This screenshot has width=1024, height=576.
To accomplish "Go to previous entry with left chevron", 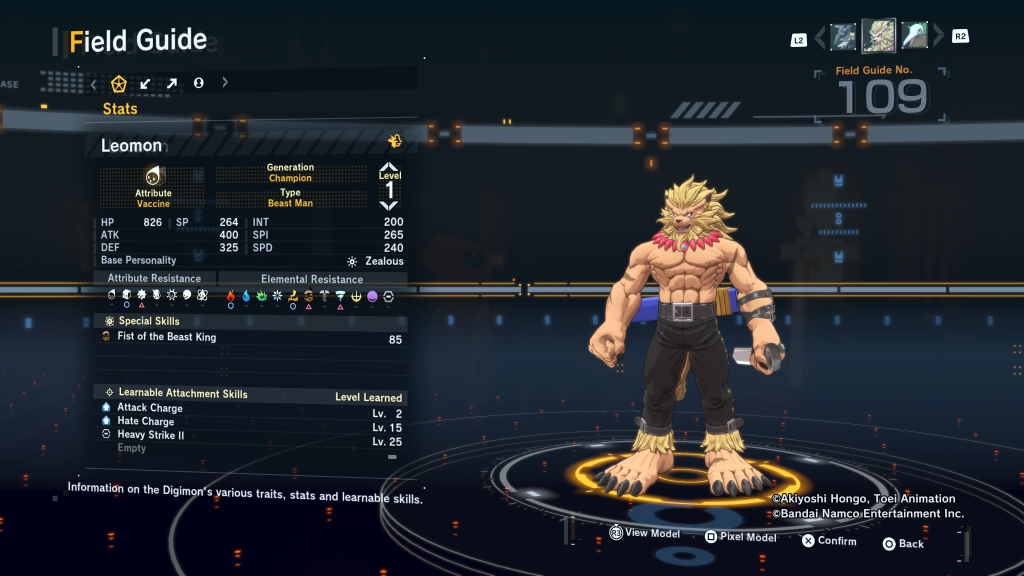I will tap(820, 38).
